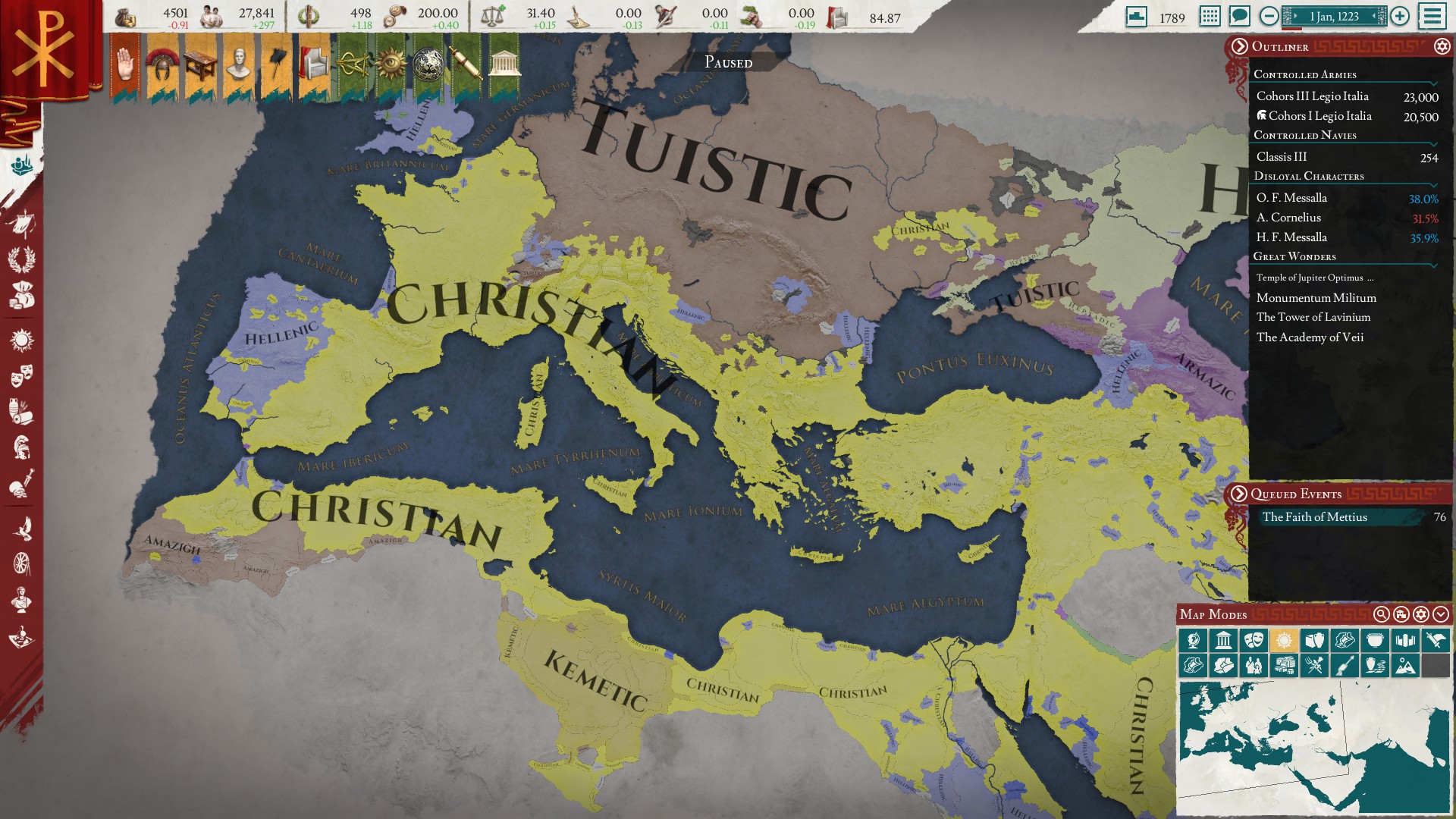
Task: Select disloyal character O. F. Messalla
Action: pyautogui.click(x=1291, y=197)
